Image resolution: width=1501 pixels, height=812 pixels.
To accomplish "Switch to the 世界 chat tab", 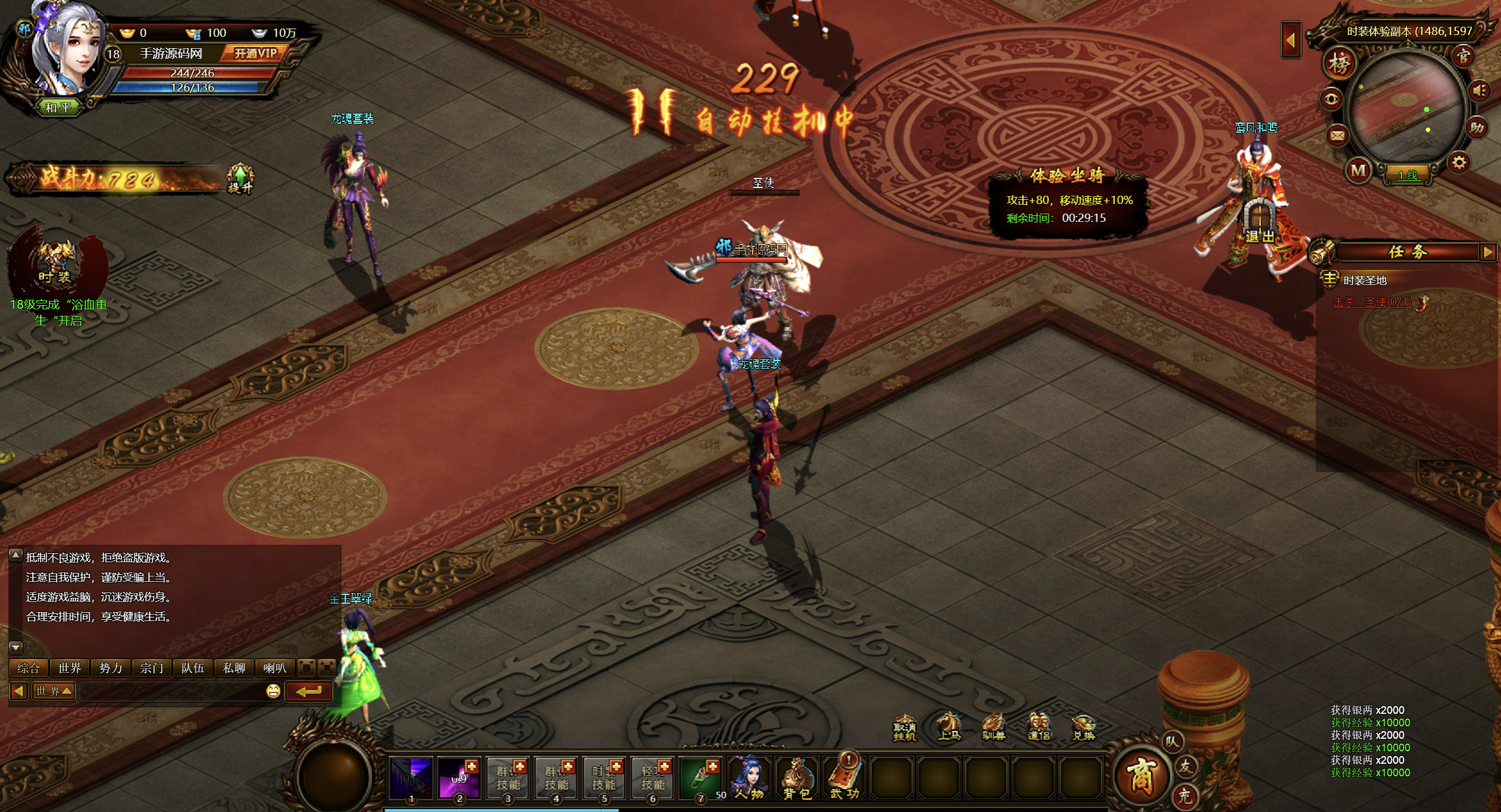I will (70, 668).
